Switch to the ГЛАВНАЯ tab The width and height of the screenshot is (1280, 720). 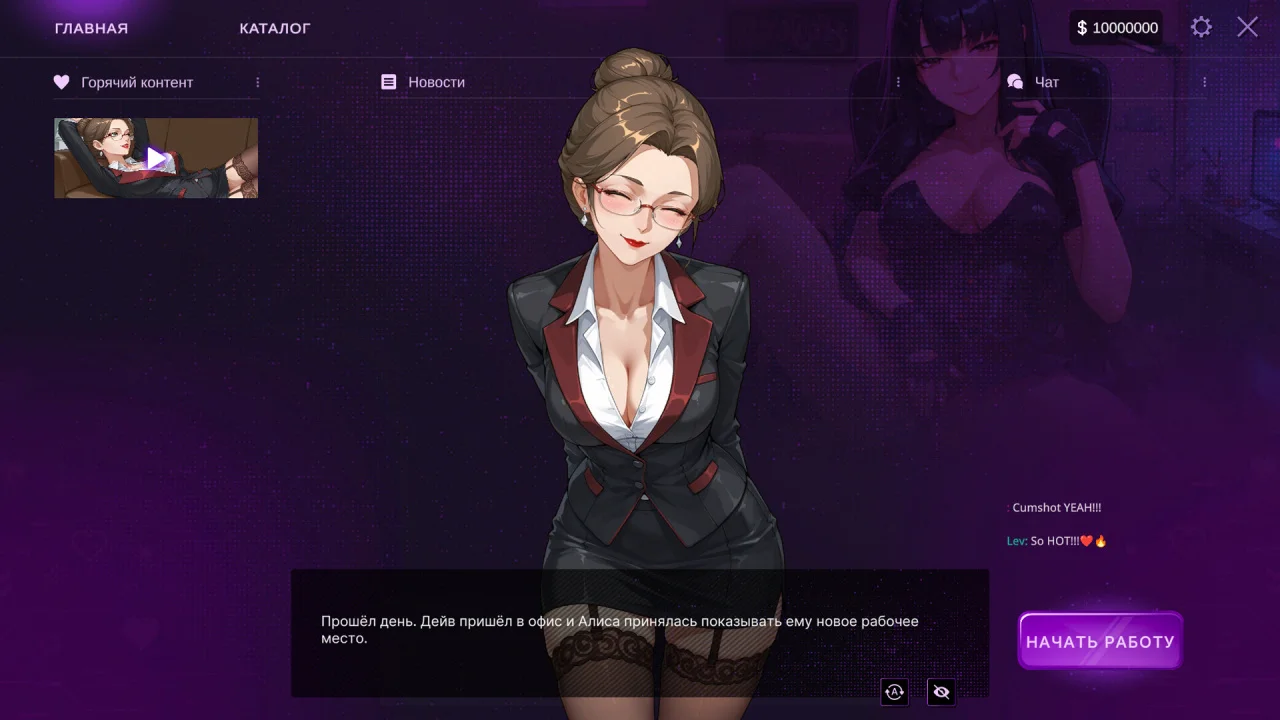(91, 28)
